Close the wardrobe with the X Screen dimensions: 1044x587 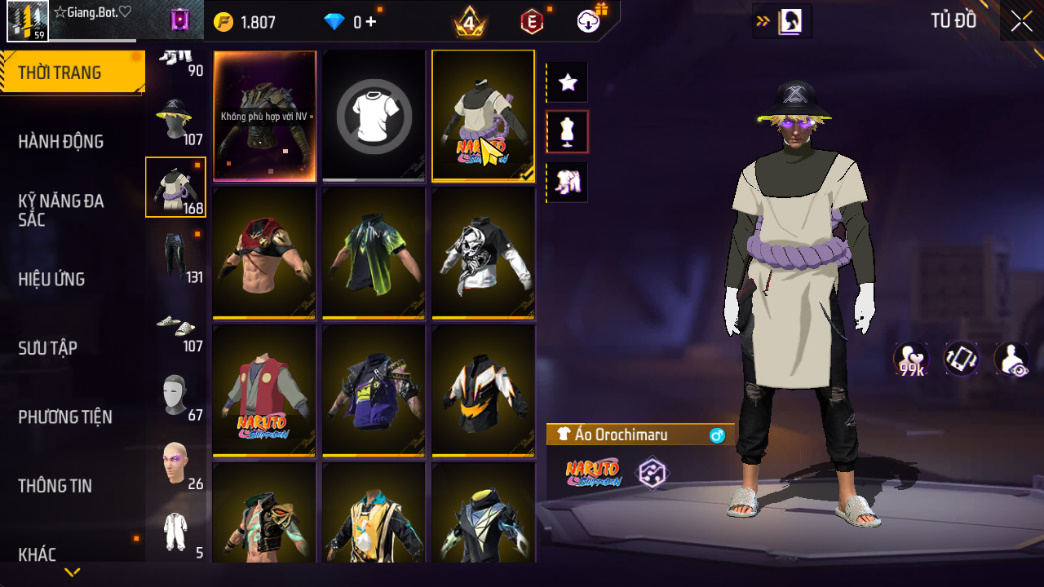coord(1020,21)
